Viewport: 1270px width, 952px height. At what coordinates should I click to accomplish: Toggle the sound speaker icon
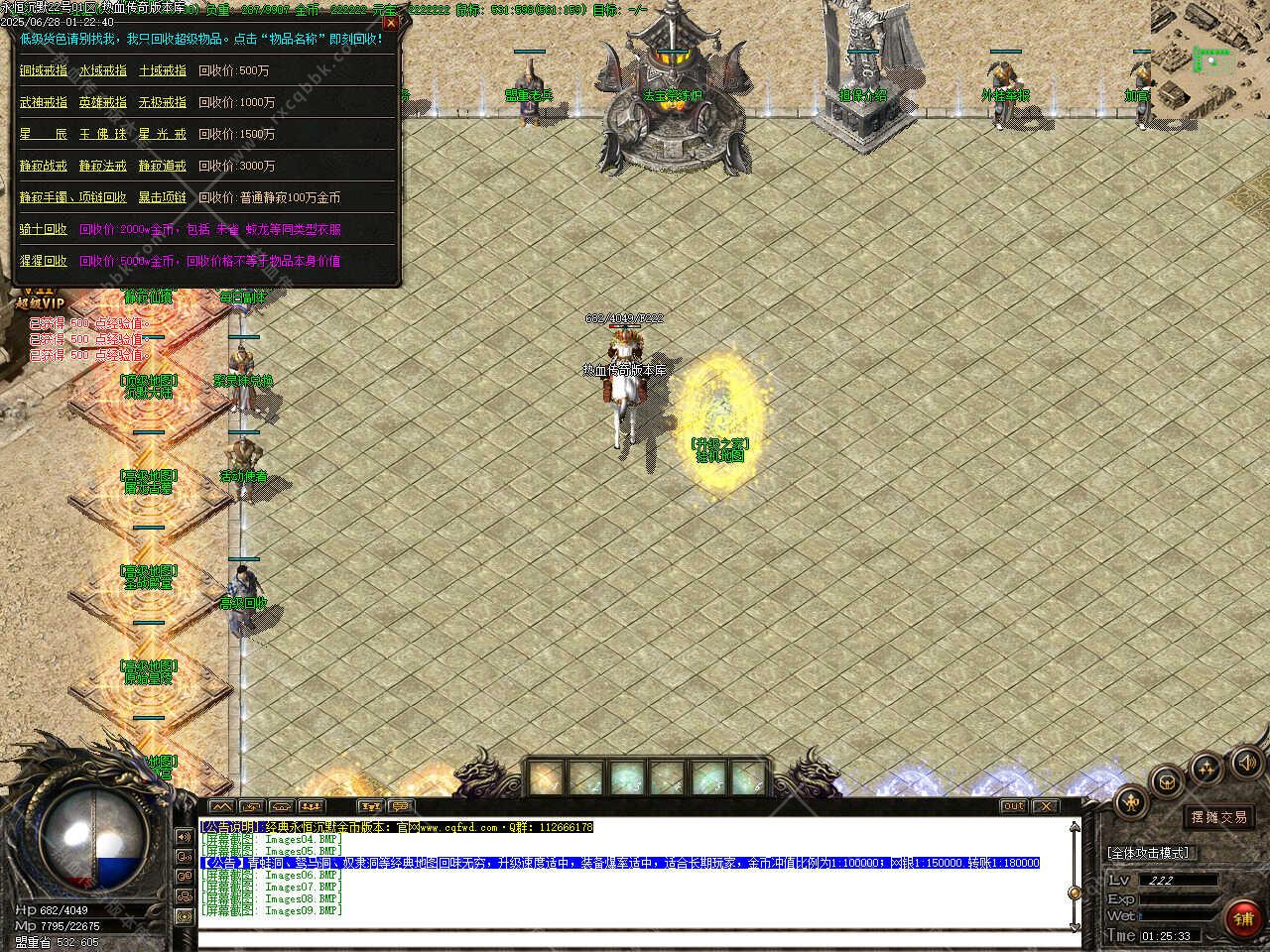1244,763
